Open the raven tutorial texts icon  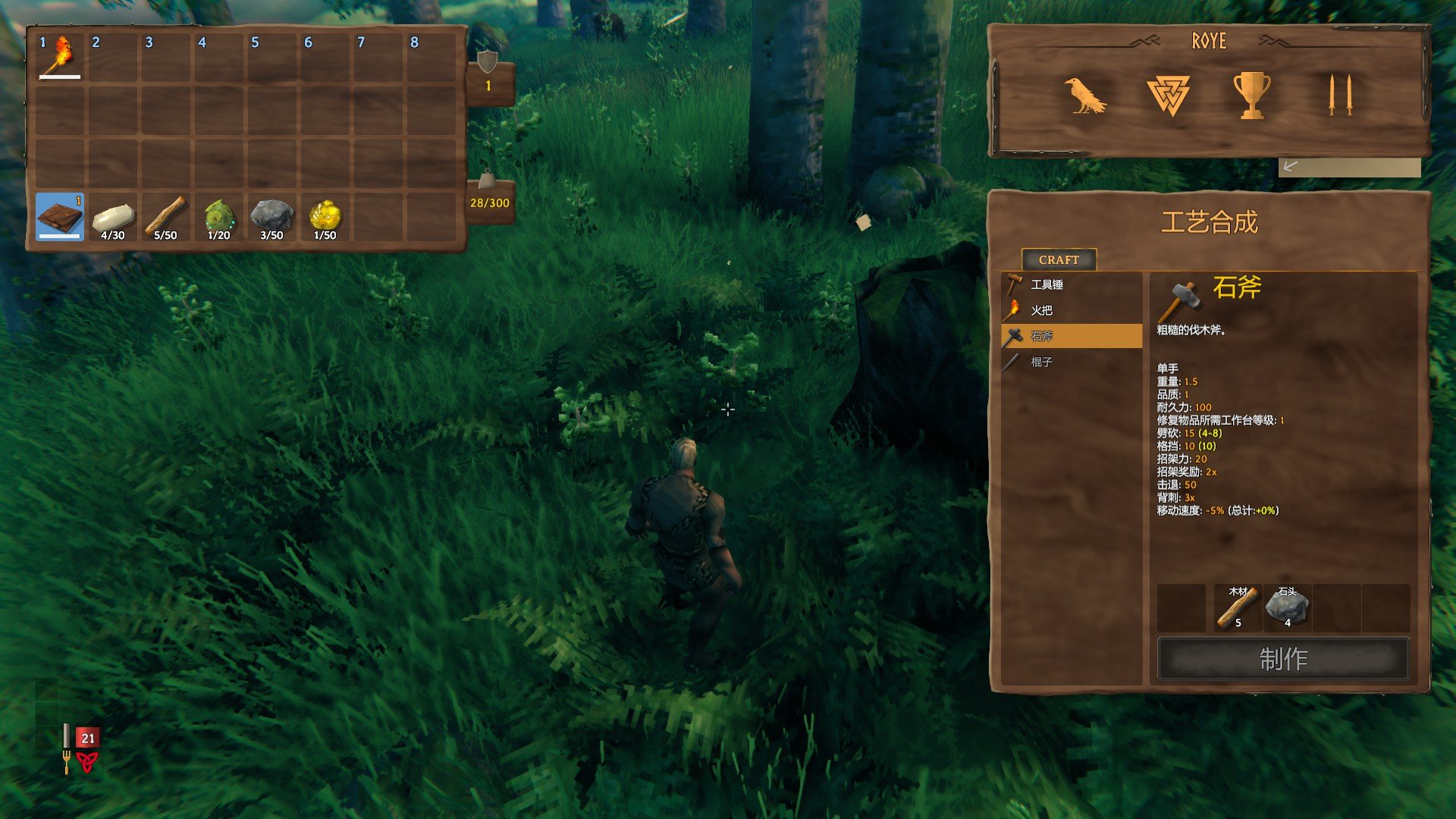(x=1084, y=96)
